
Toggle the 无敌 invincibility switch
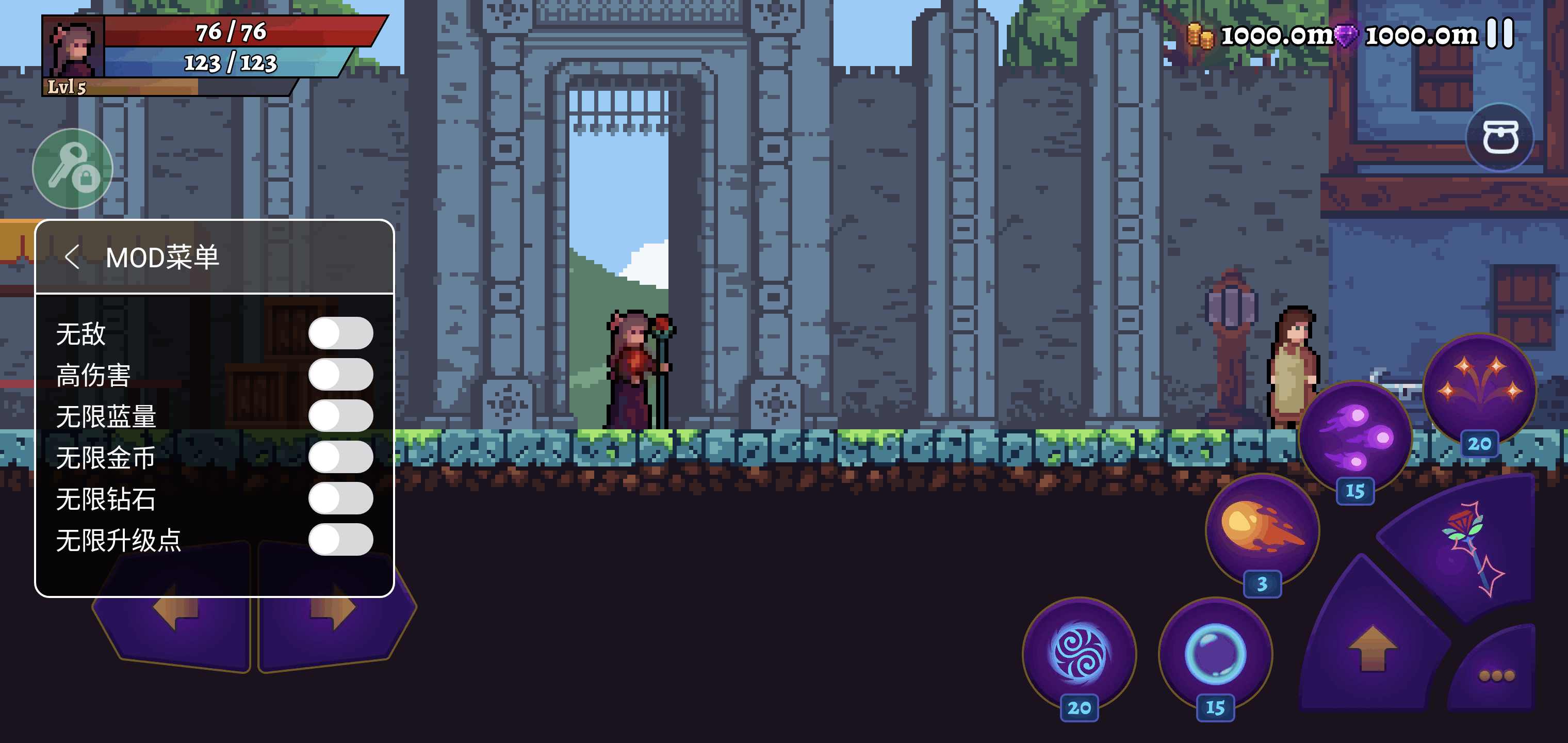tap(340, 333)
